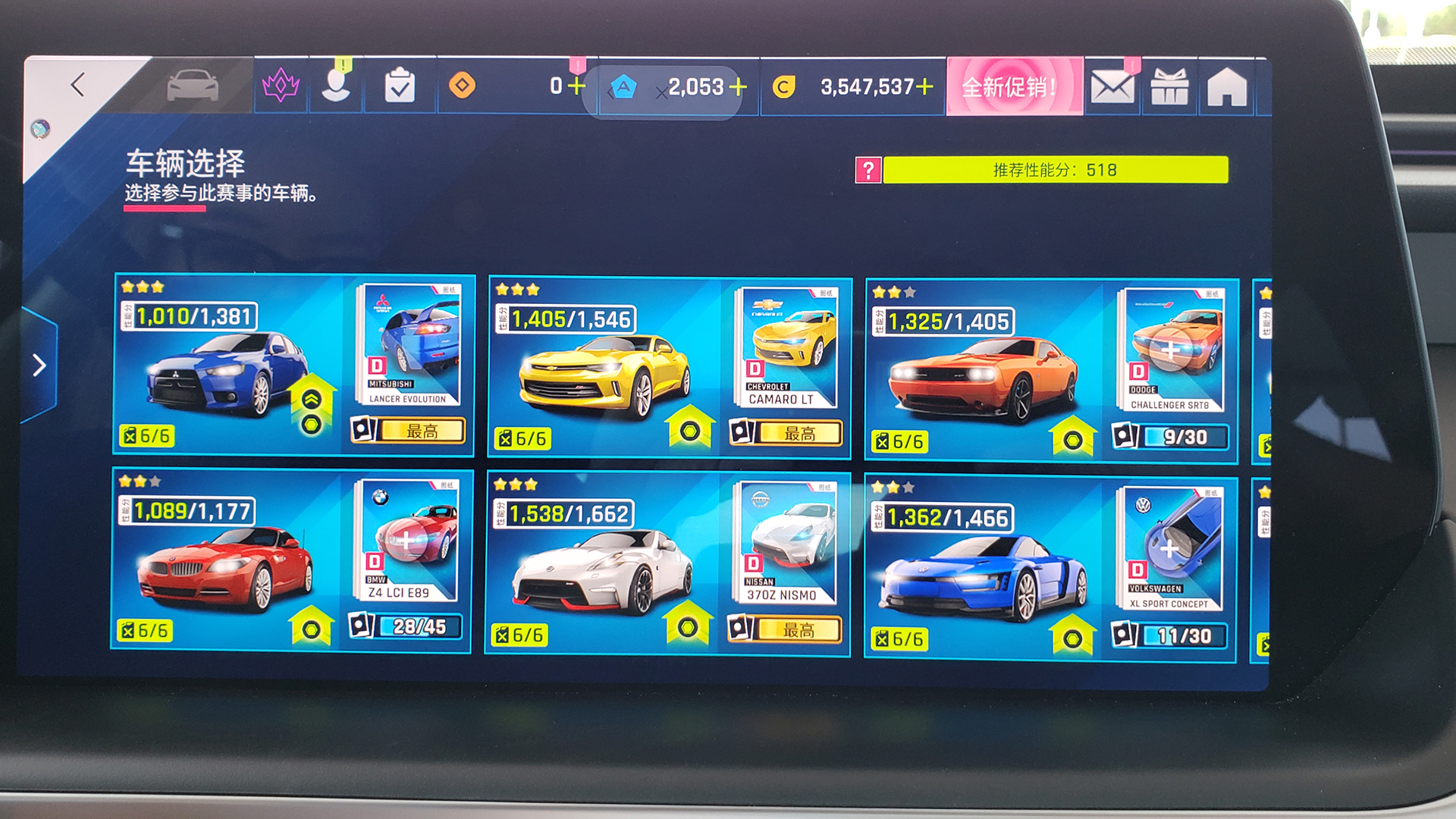The height and width of the screenshot is (819, 1456).
Task: Add more blue tokens with plus
Action: pyautogui.click(x=738, y=87)
